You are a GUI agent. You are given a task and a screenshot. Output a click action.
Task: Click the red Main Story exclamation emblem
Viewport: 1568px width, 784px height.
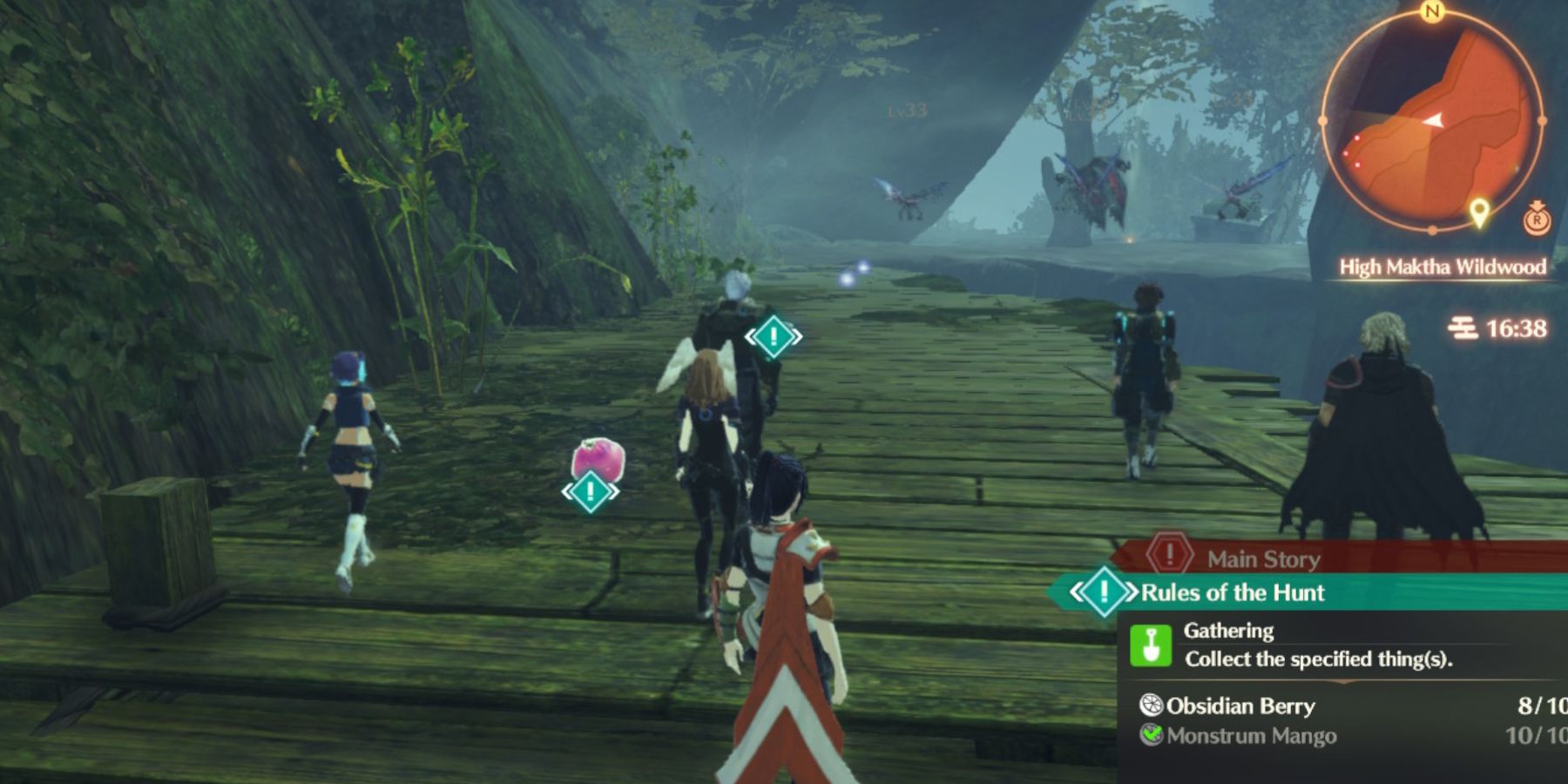coord(1168,558)
